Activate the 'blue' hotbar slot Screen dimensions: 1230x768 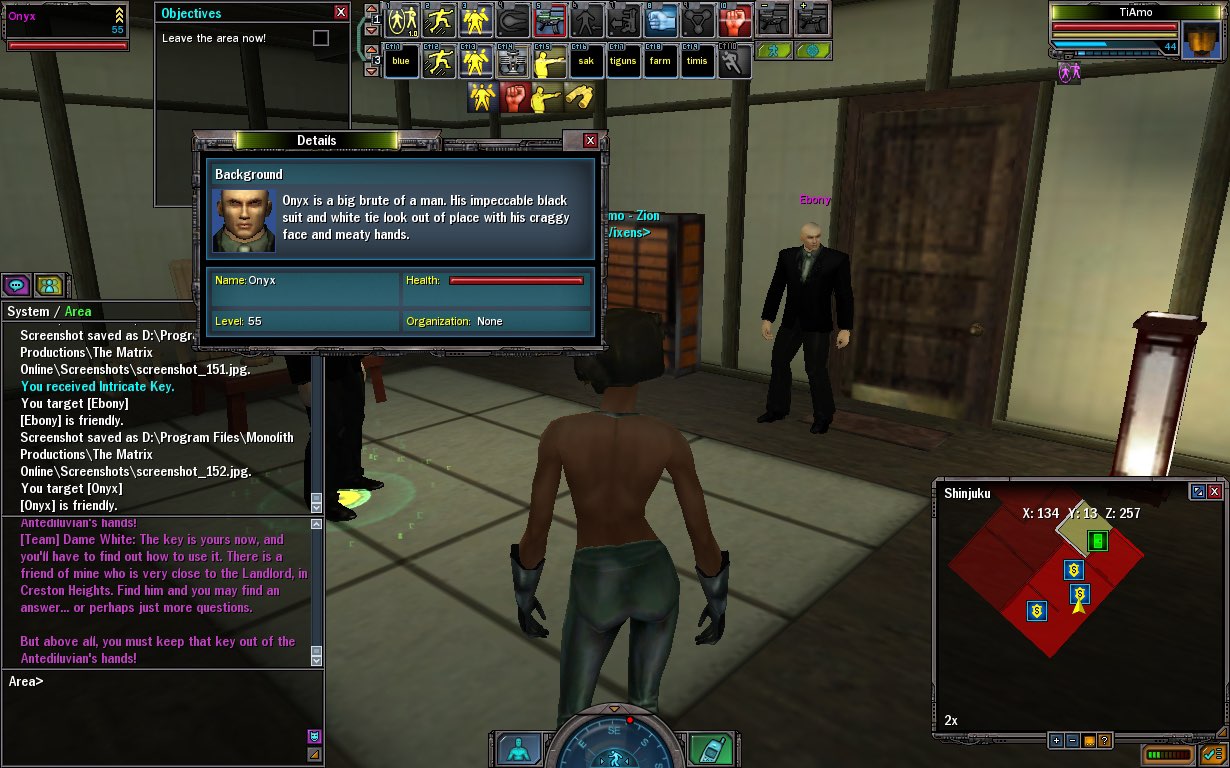point(401,61)
